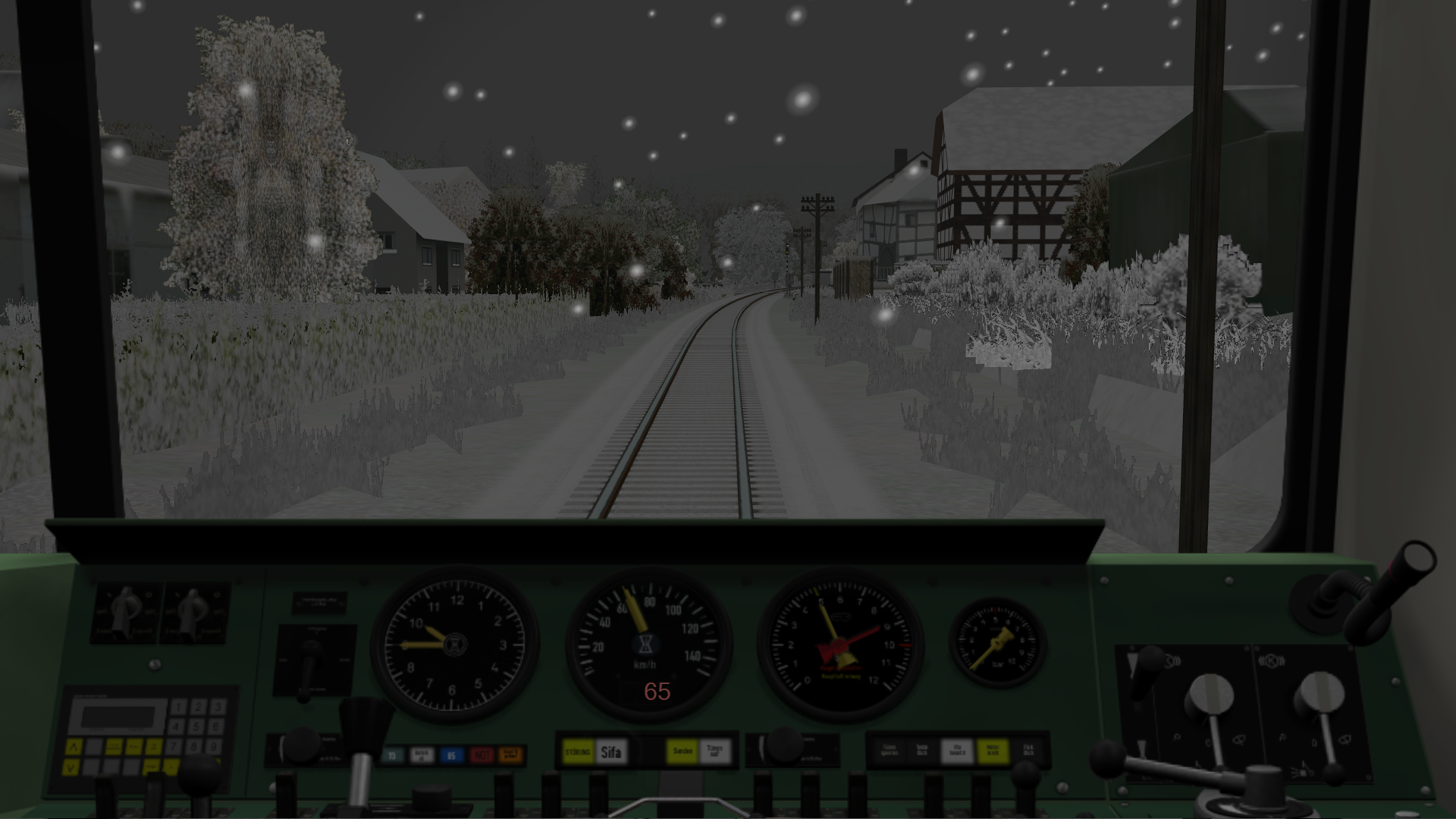The width and height of the screenshot is (1456, 819).
Task: Hit the yellow up-arrow keypad key
Action: coord(74,748)
